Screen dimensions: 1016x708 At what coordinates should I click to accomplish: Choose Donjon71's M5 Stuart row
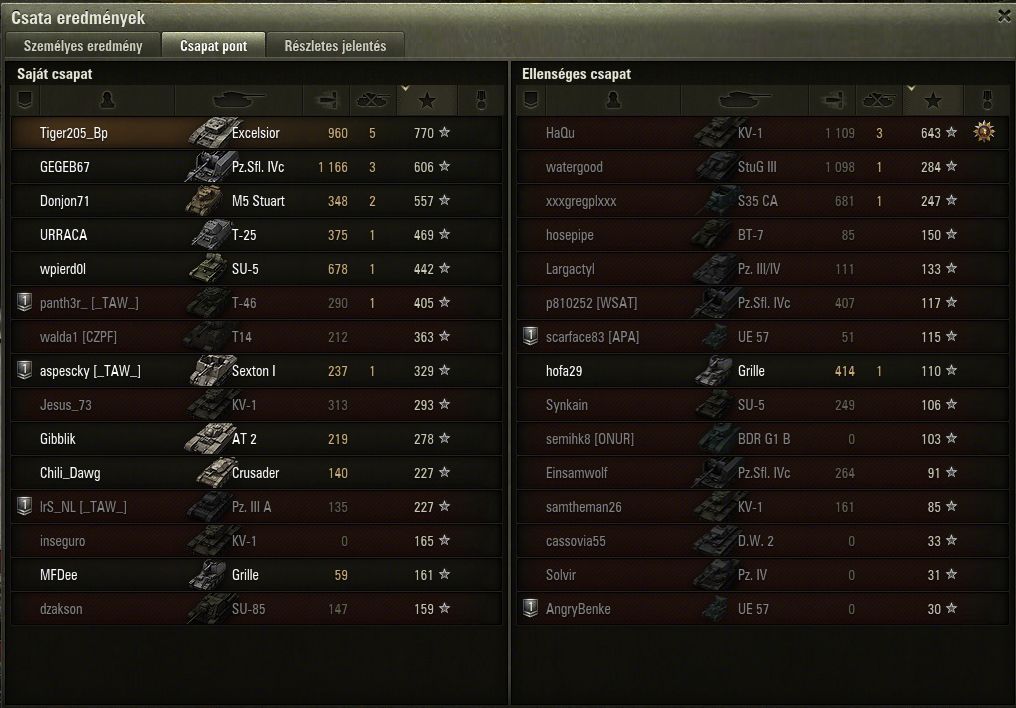(256, 201)
